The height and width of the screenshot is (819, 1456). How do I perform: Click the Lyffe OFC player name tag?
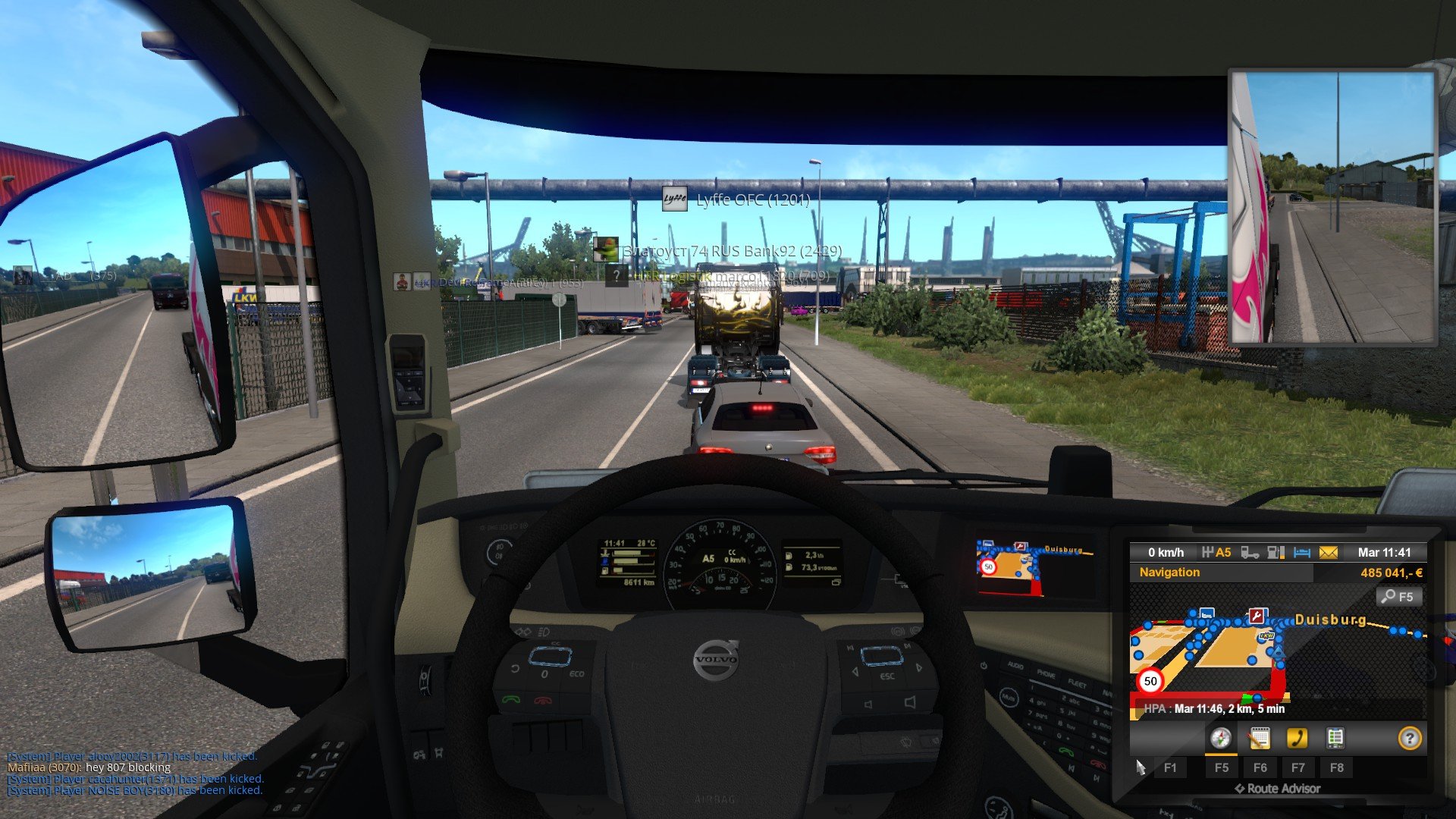click(x=752, y=200)
